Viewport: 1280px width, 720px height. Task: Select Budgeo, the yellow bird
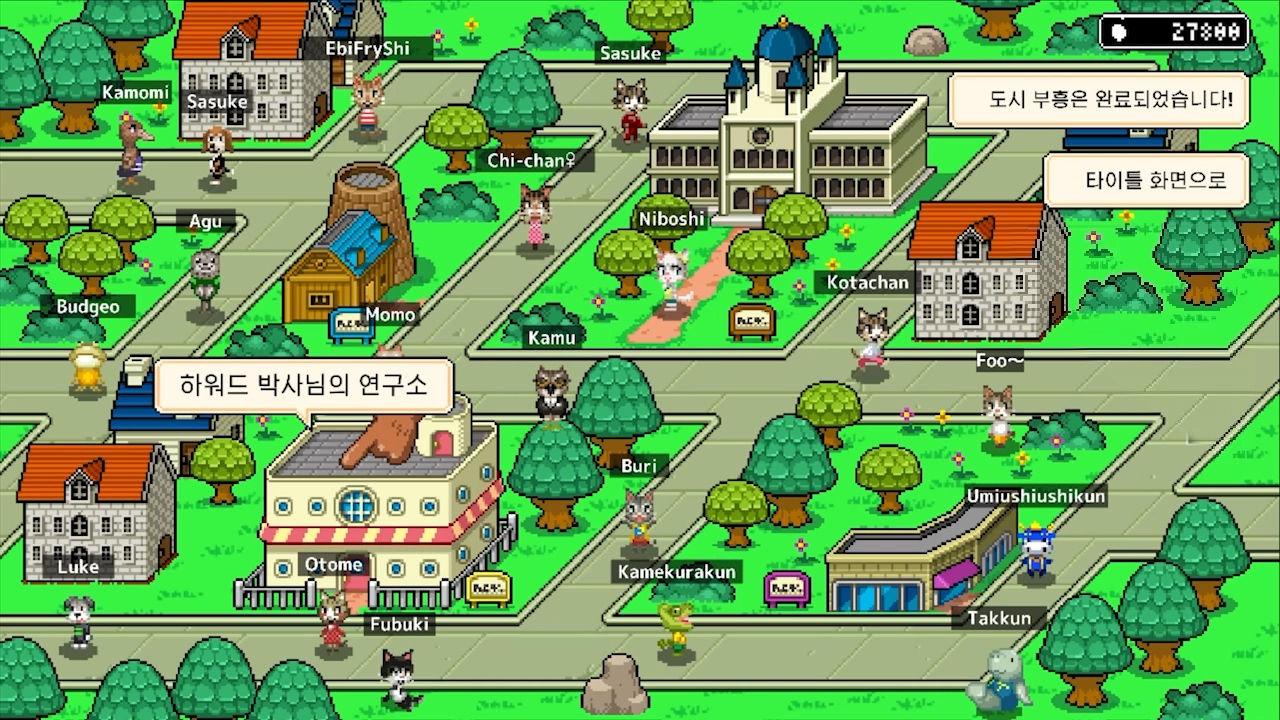[86, 365]
